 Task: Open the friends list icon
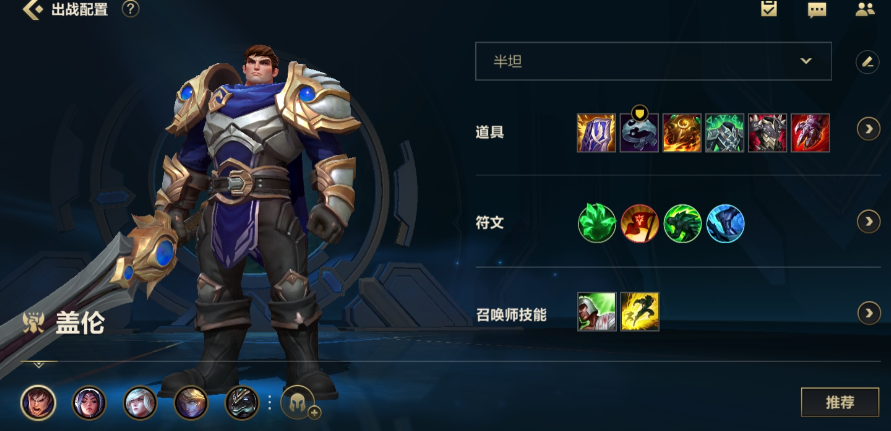click(865, 10)
